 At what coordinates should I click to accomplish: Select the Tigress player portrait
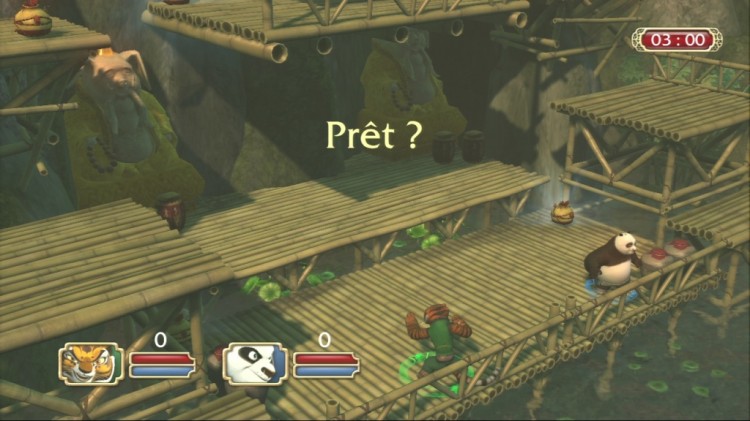[90, 364]
